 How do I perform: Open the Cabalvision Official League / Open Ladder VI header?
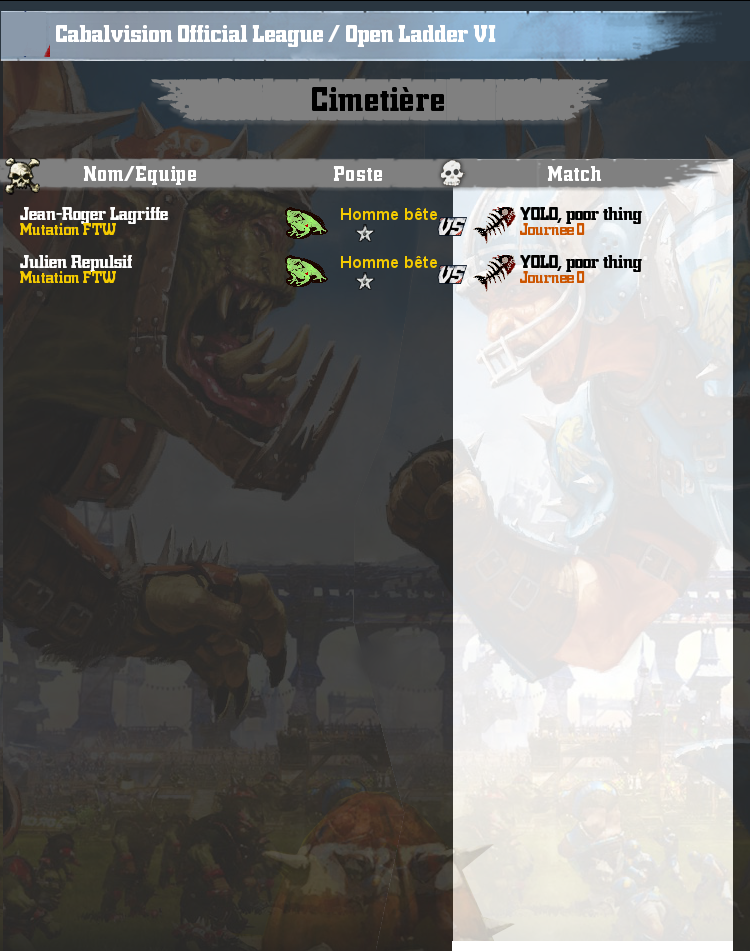click(x=275, y=35)
